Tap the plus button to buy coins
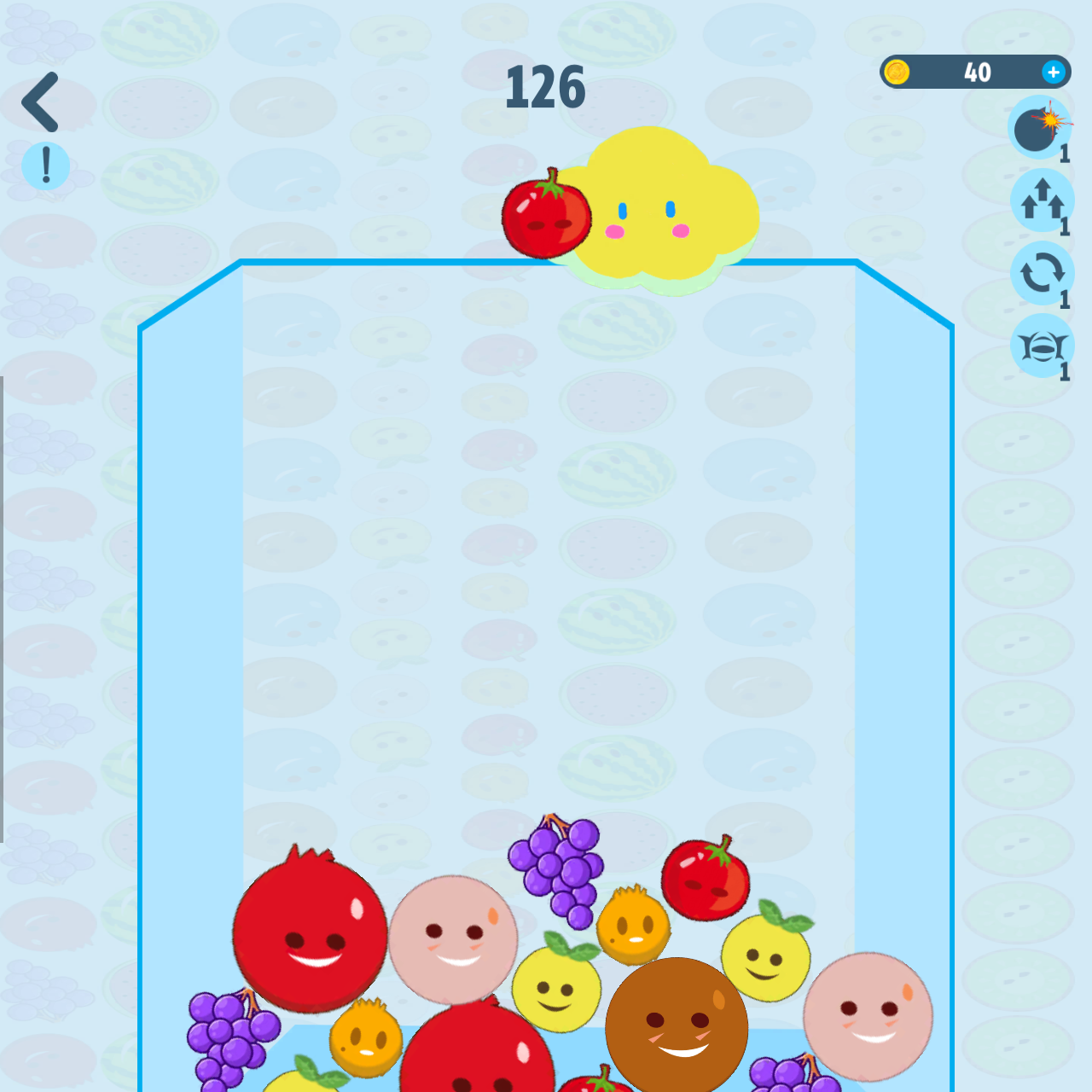Viewport: 1092px width, 1092px height. point(1054,72)
